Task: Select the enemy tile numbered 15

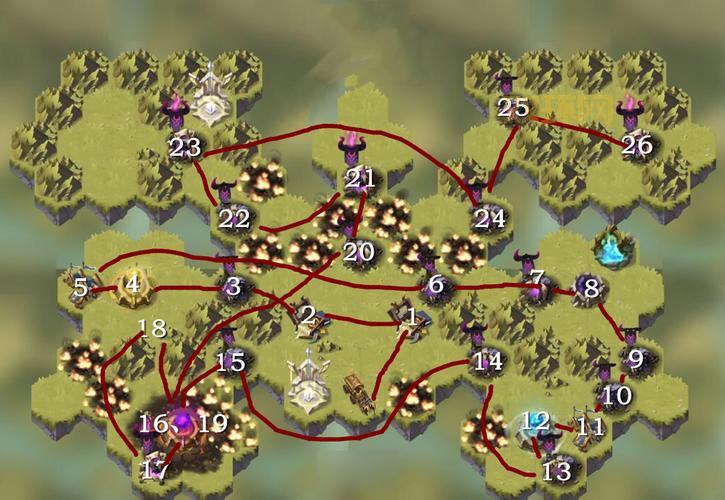Action: pos(232,359)
